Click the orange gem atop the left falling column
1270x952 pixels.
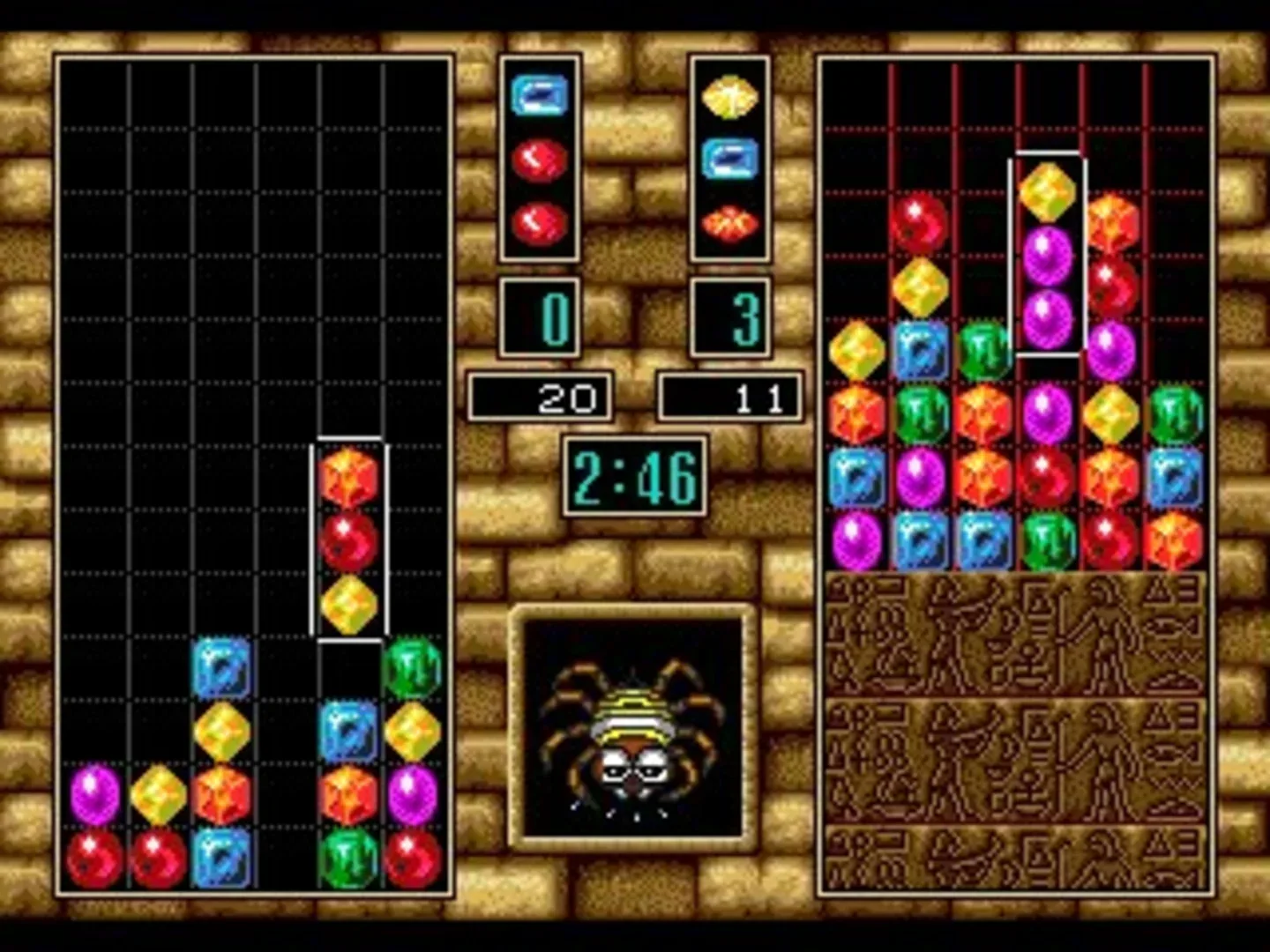350,476
